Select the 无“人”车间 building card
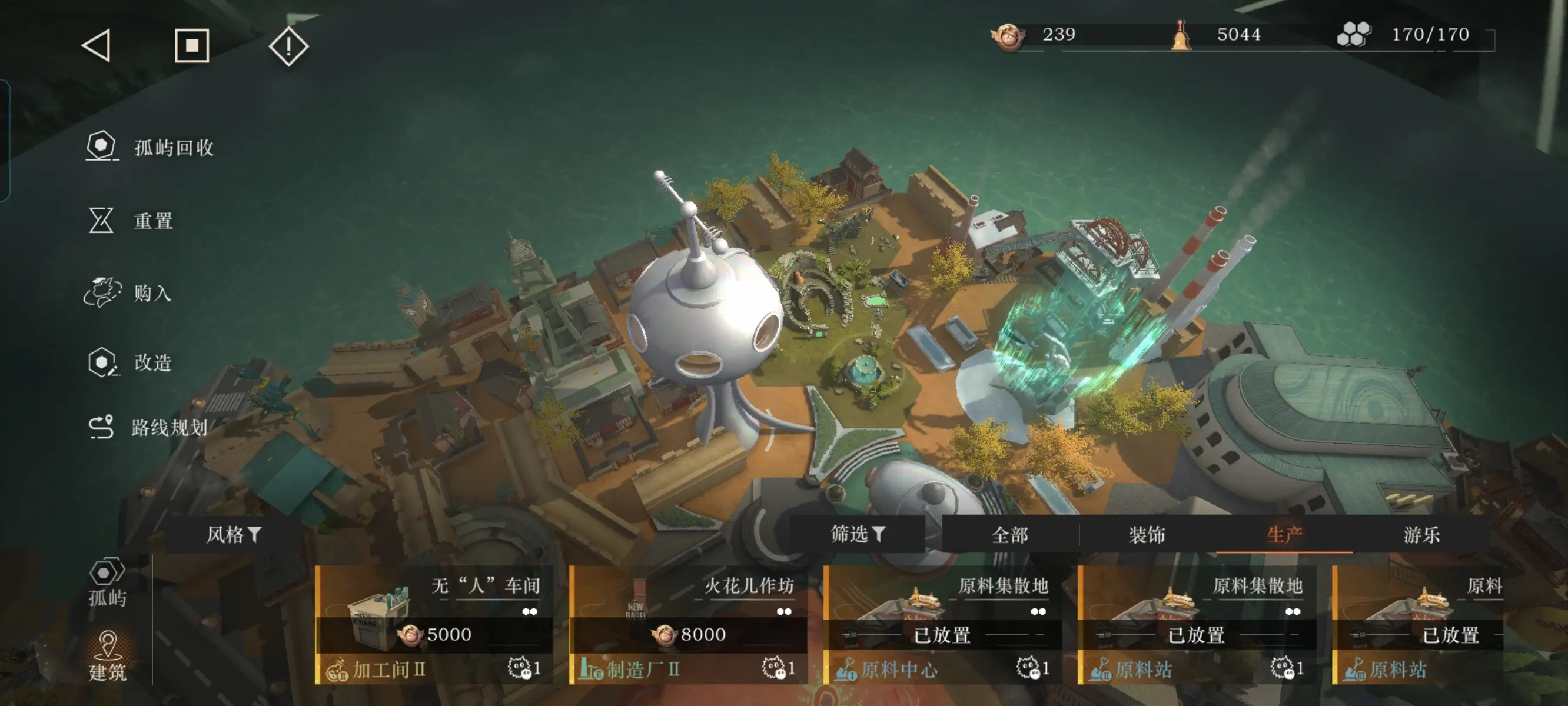1568x706 pixels. 434,624
